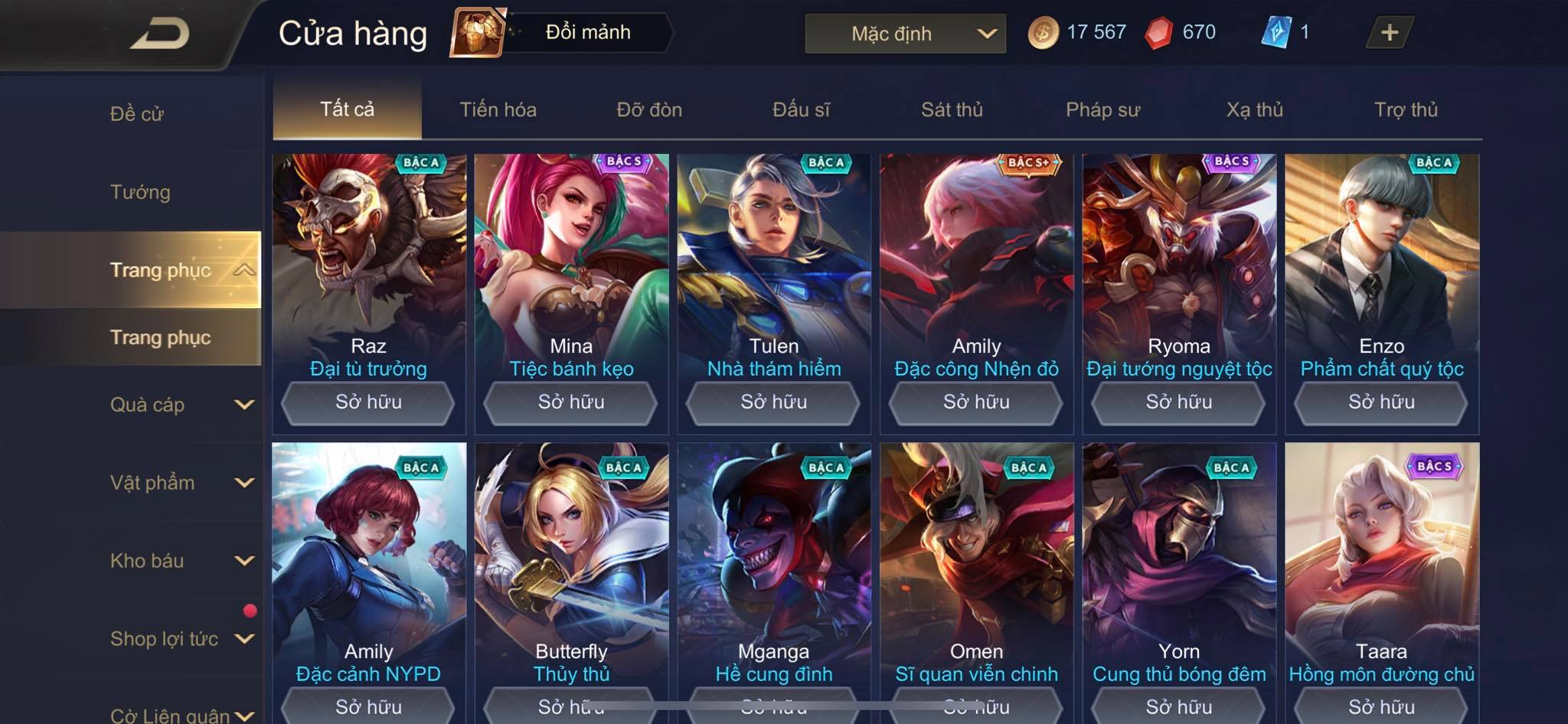The image size is (1568, 724).
Task: Choose the Pháp sư tab
Action: click(x=1102, y=110)
